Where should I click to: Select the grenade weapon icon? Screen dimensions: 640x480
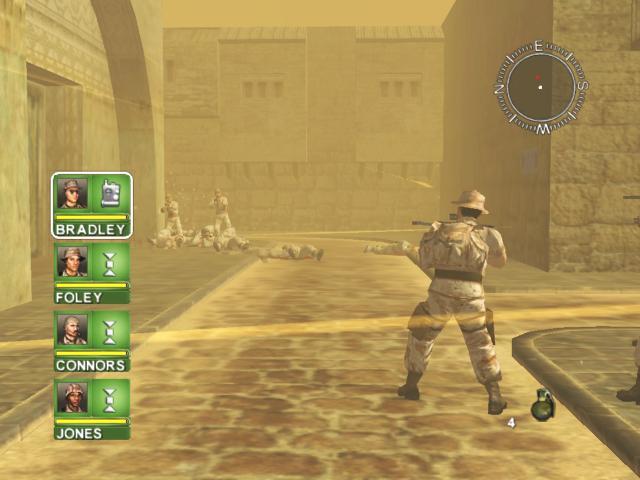tap(542, 404)
